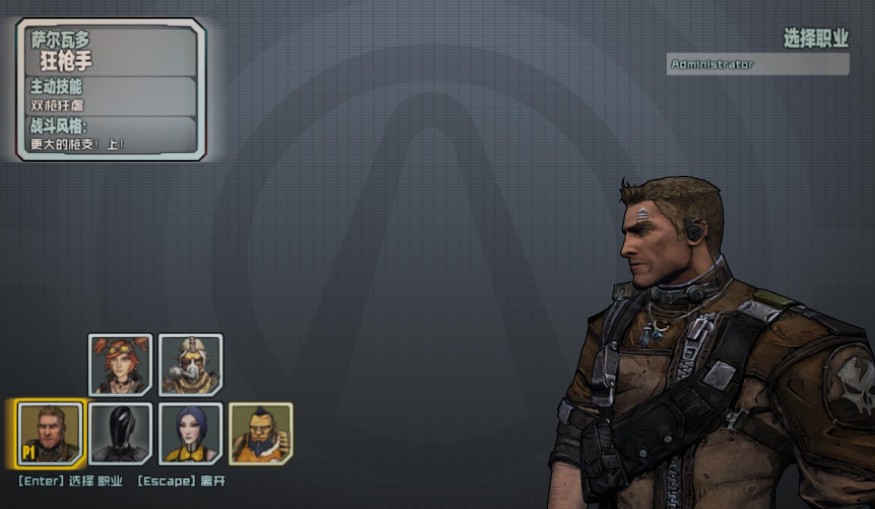This screenshot has height=509, width=875.
Task: Click the Administrator player name field
Action: point(758,64)
